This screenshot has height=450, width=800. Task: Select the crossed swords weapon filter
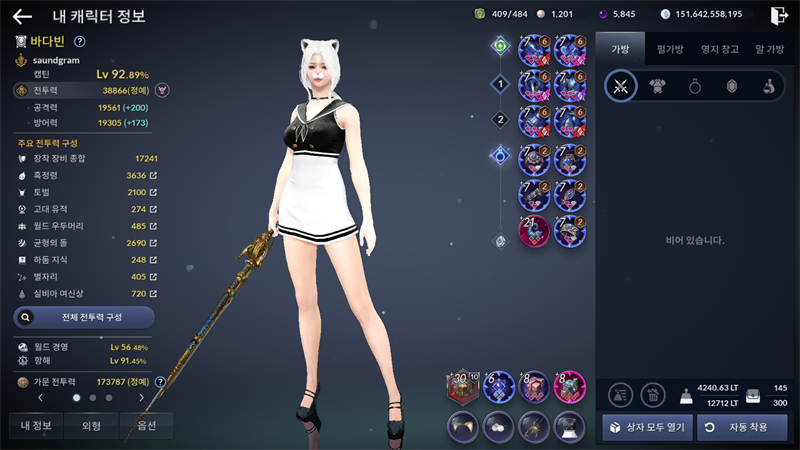pyautogui.click(x=620, y=87)
